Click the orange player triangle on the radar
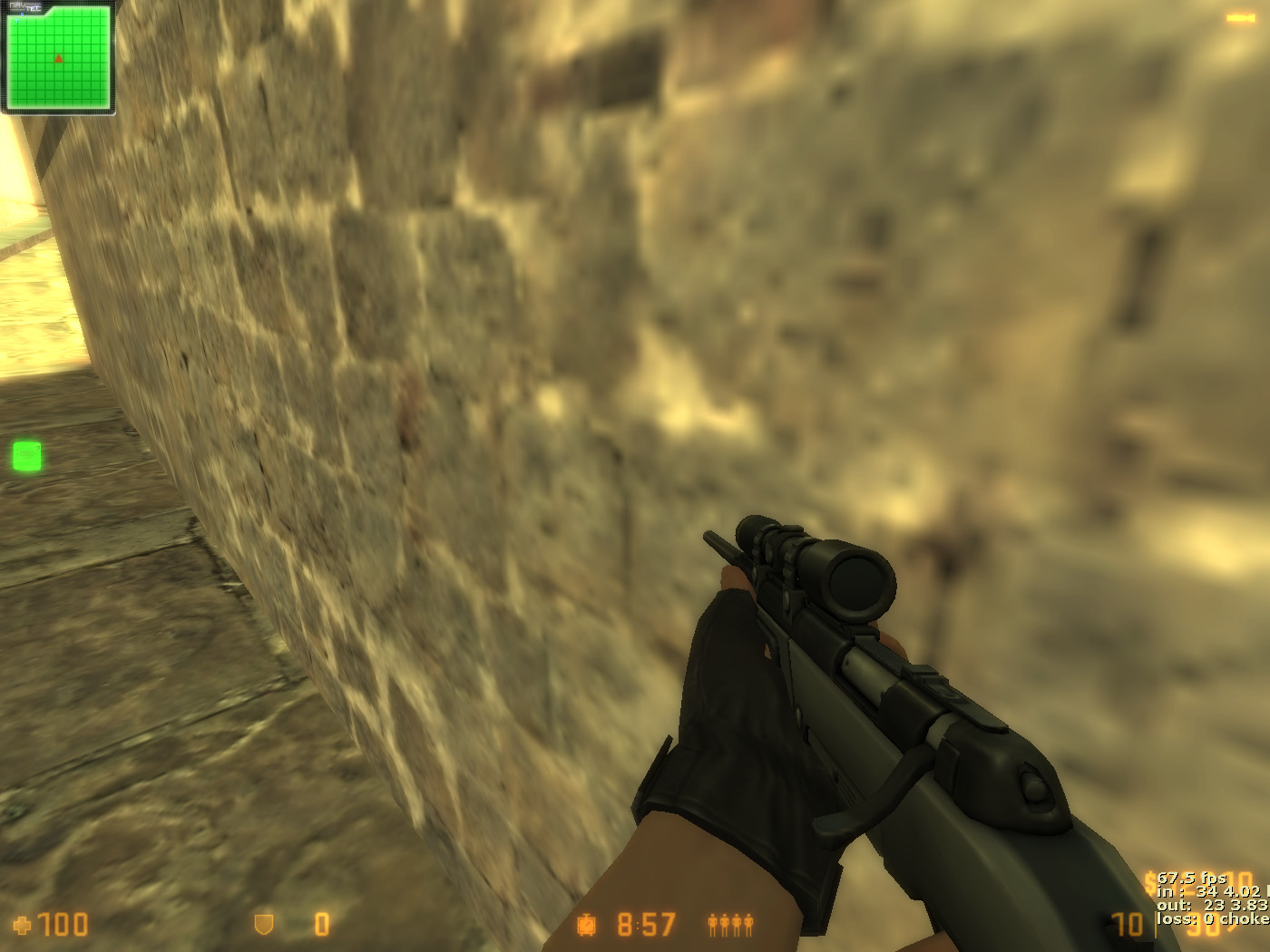This screenshot has width=1270, height=952. click(x=57, y=56)
